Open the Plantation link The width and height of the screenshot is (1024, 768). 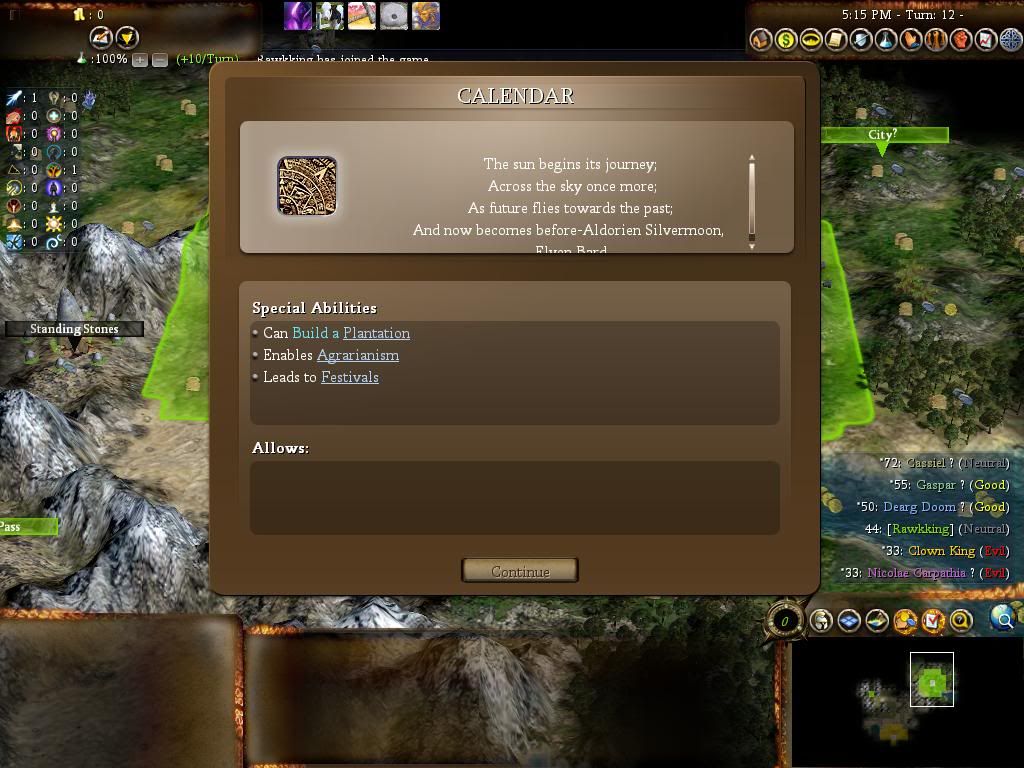click(376, 333)
